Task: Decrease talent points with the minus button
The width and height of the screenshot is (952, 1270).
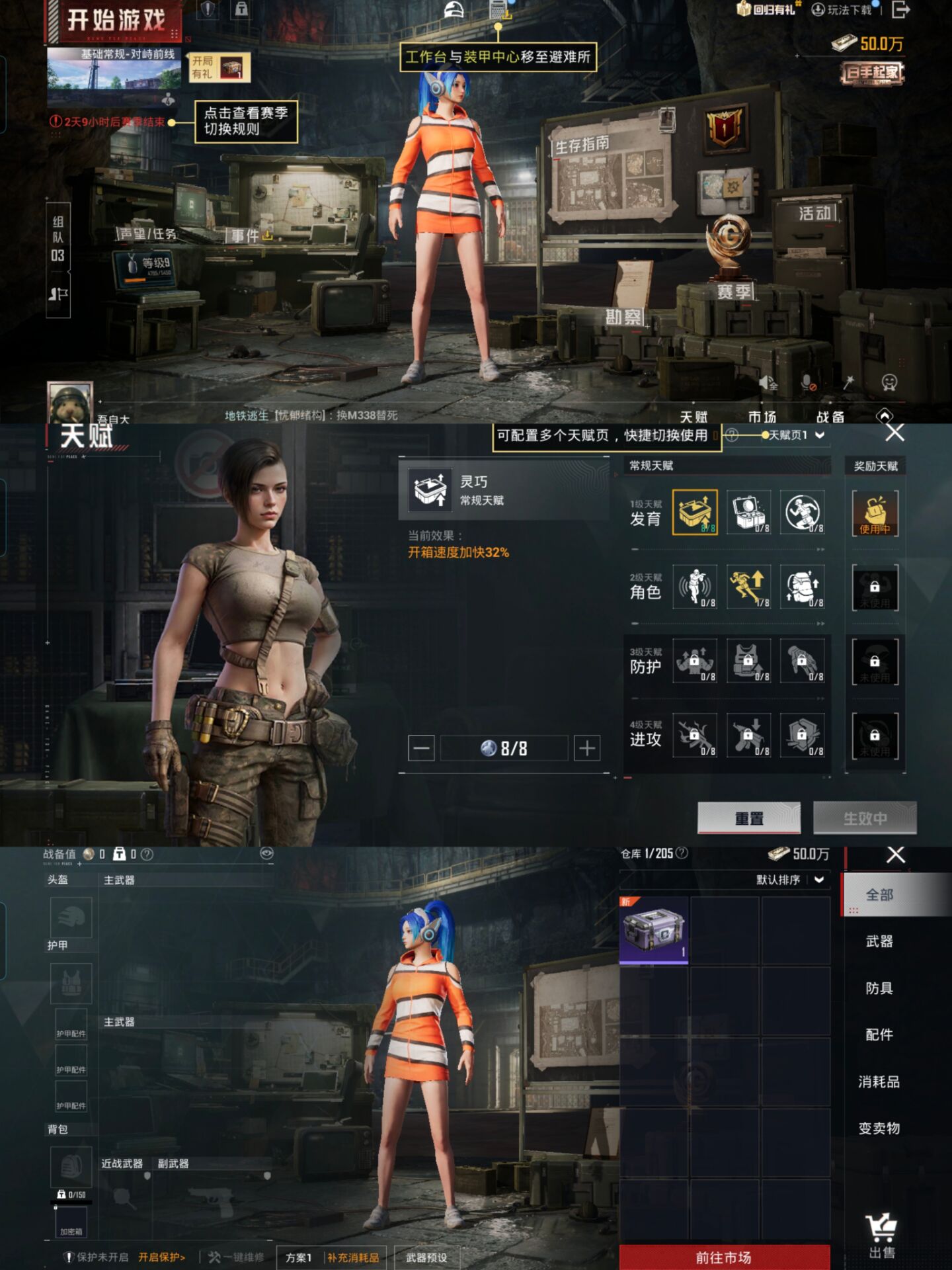Action: pyautogui.click(x=421, y=748)
